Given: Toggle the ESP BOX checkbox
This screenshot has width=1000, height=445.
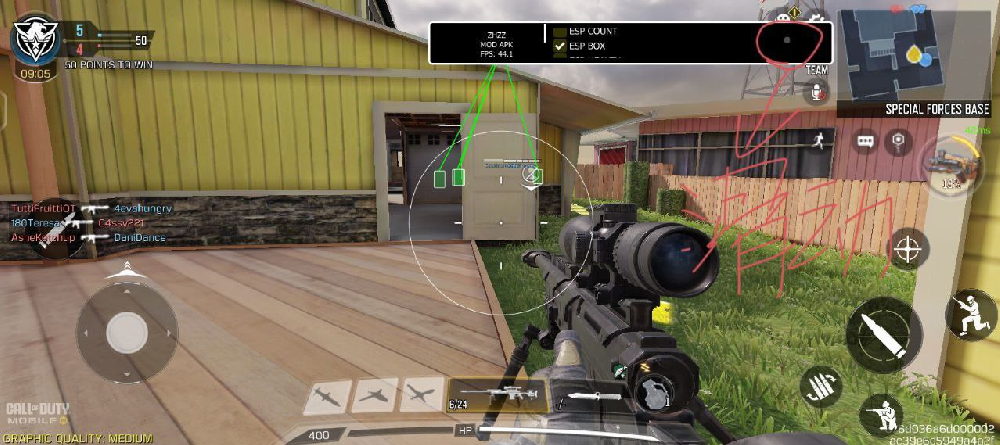Looking at the screenshot, I should pyautogui.click(x=560, y=47).
